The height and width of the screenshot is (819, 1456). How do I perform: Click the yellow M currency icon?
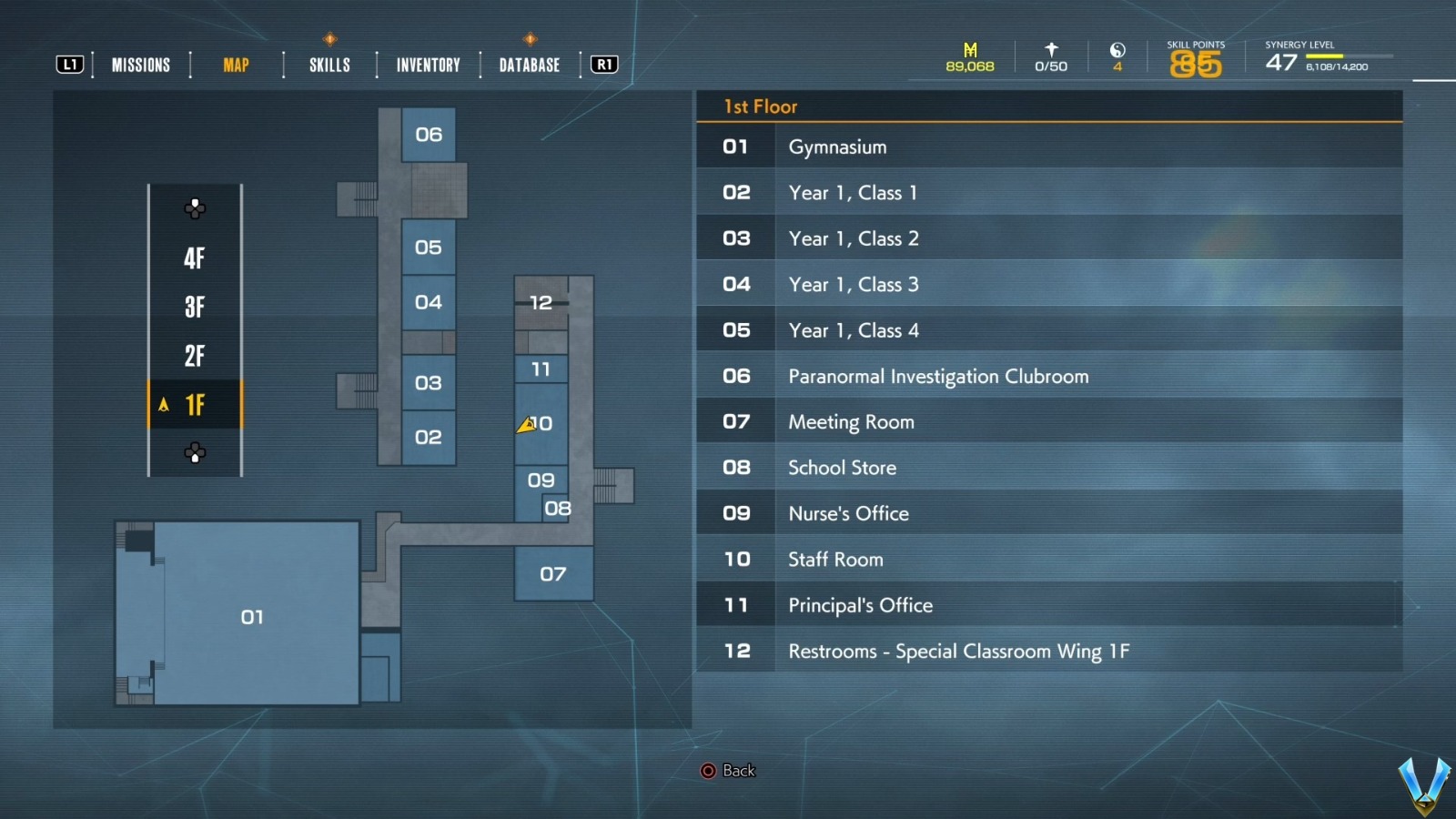968,47
